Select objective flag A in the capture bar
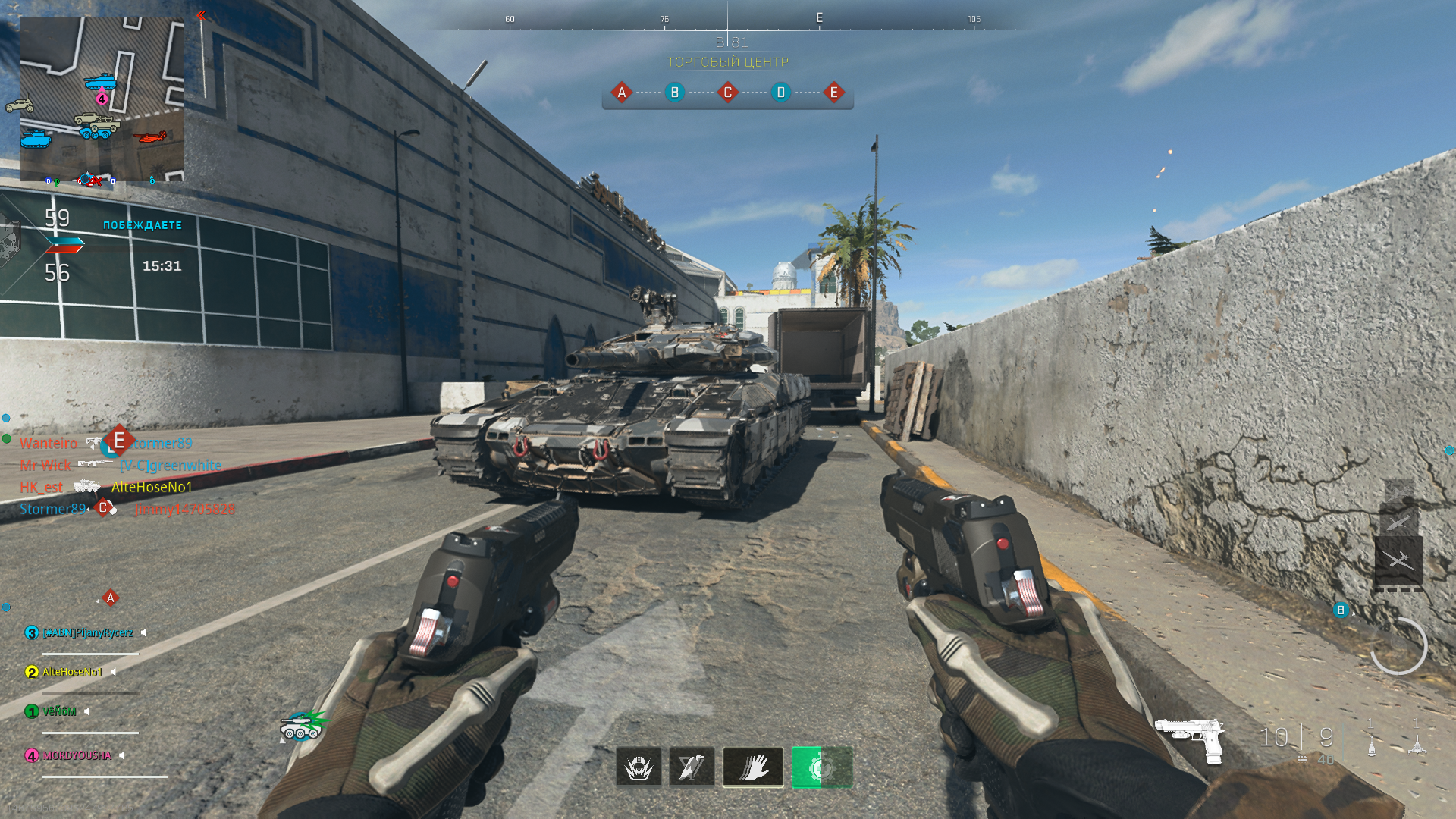The image size is (1456, 819). (622, 93)
